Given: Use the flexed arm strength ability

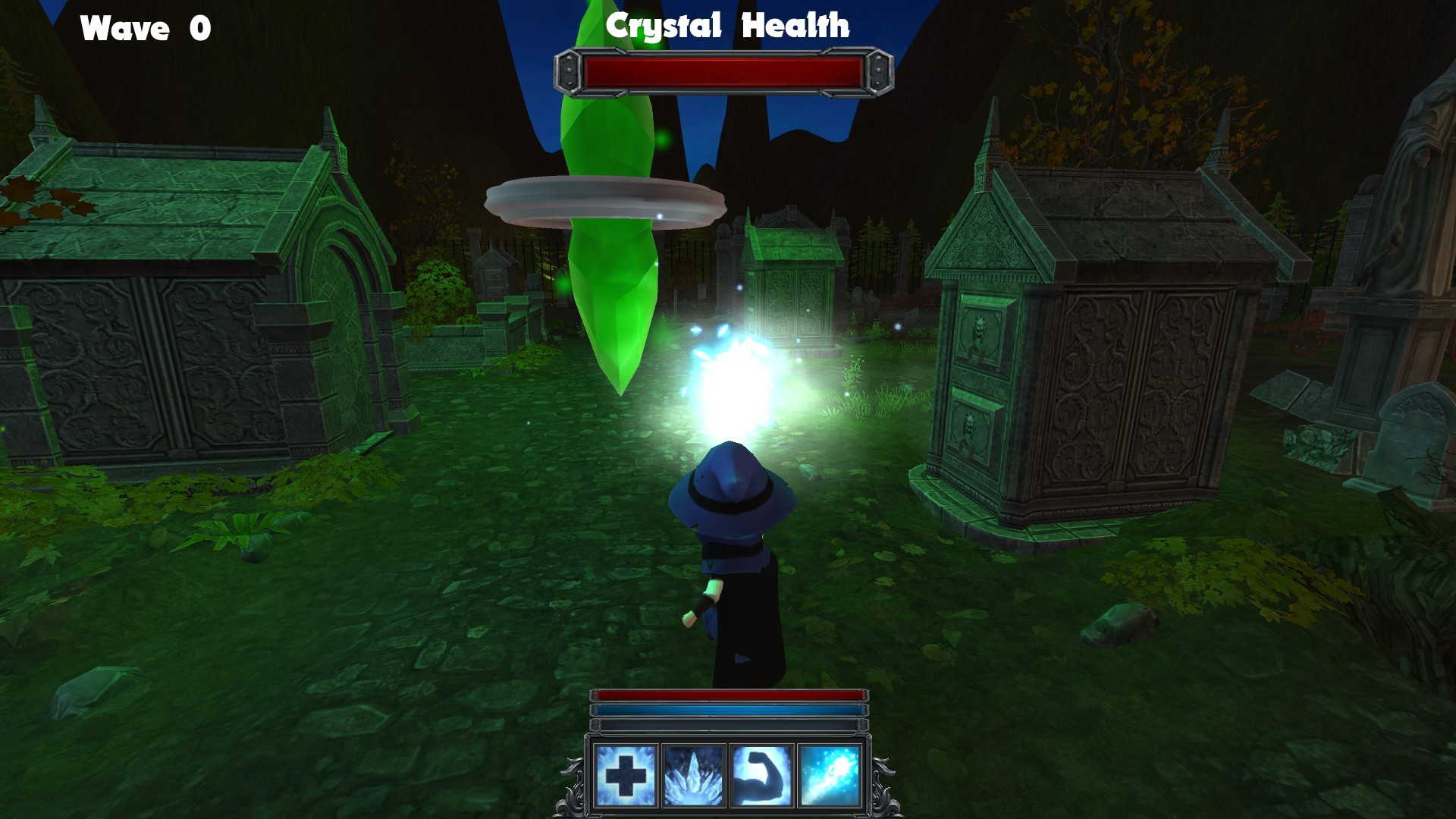Looking at the screenshot, I should pos(761,775).
